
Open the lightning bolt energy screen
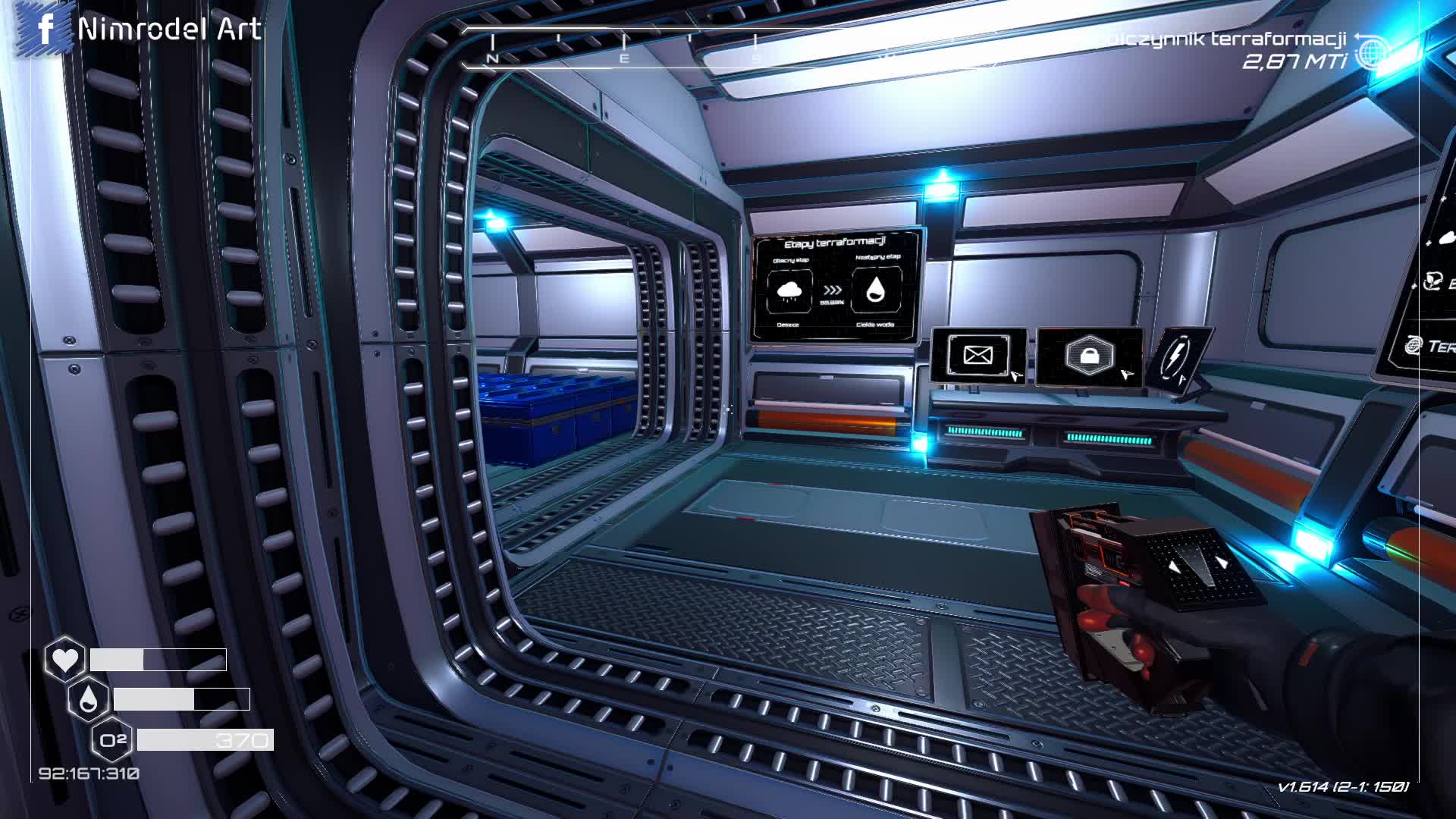click(1178, 356)
